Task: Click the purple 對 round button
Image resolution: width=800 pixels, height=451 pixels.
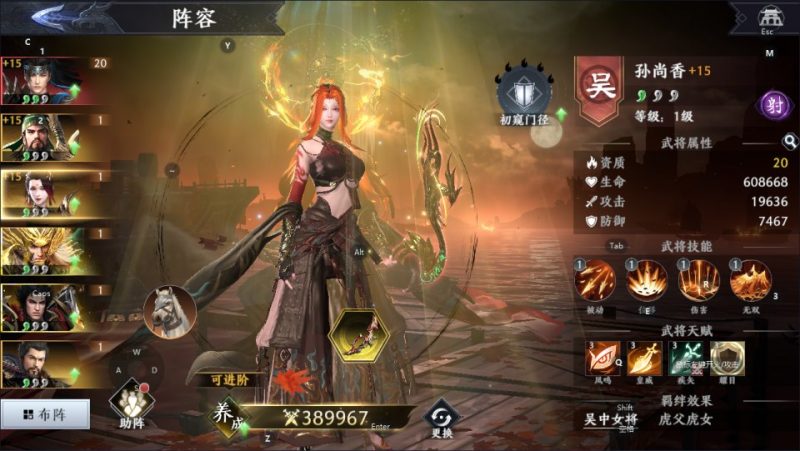Action: coord(773,104)
